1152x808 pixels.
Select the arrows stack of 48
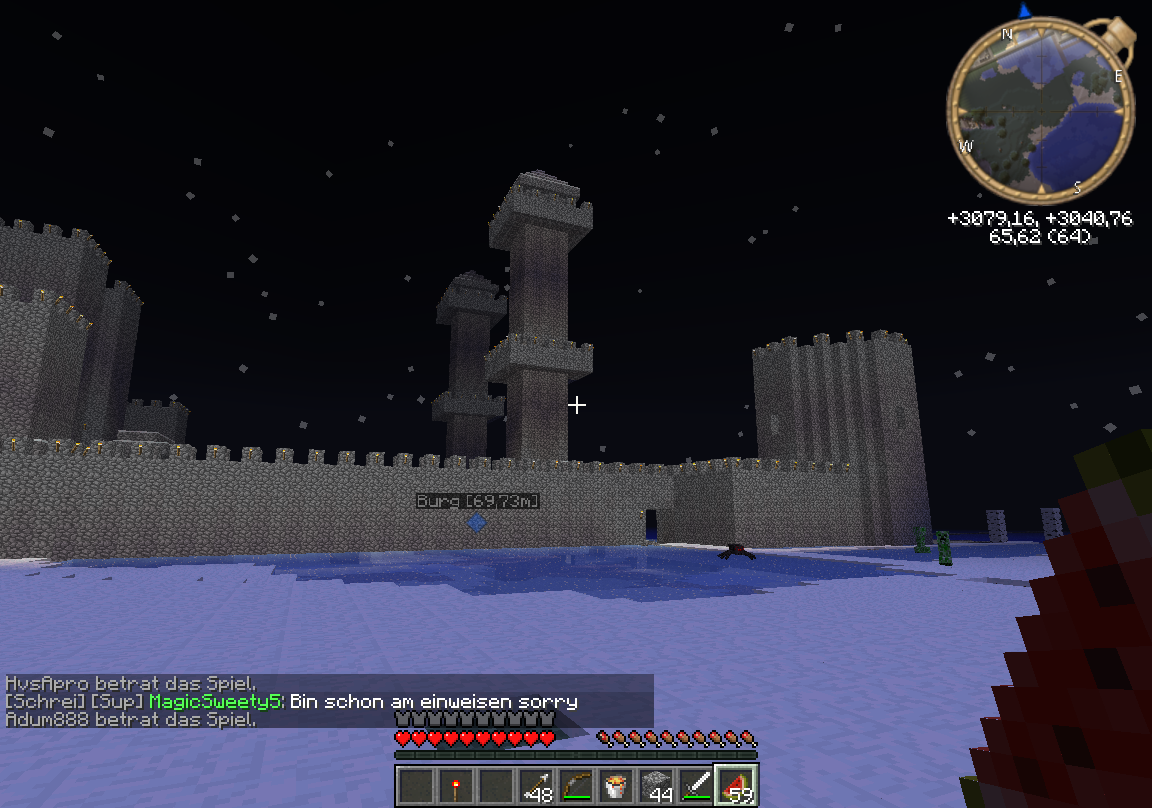pos(535,785)
